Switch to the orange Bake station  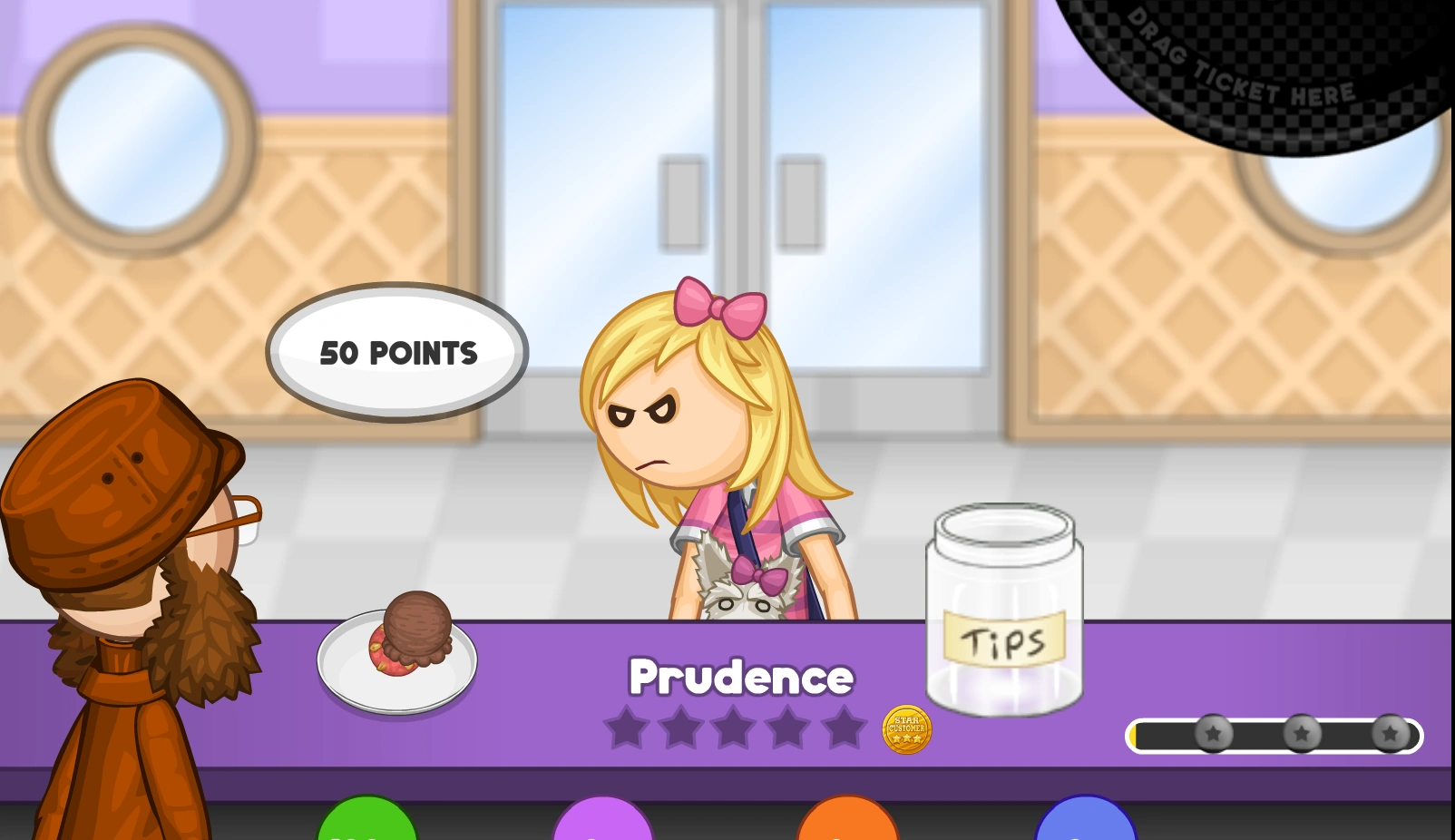[x=847, y=825]
